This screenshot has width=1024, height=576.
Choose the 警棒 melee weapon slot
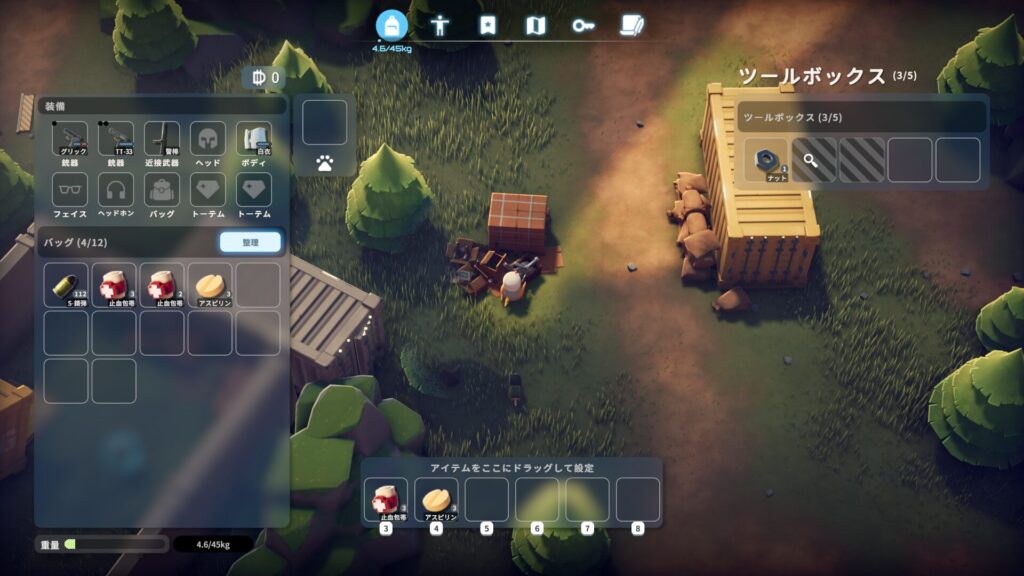click(x=162, y=140)
